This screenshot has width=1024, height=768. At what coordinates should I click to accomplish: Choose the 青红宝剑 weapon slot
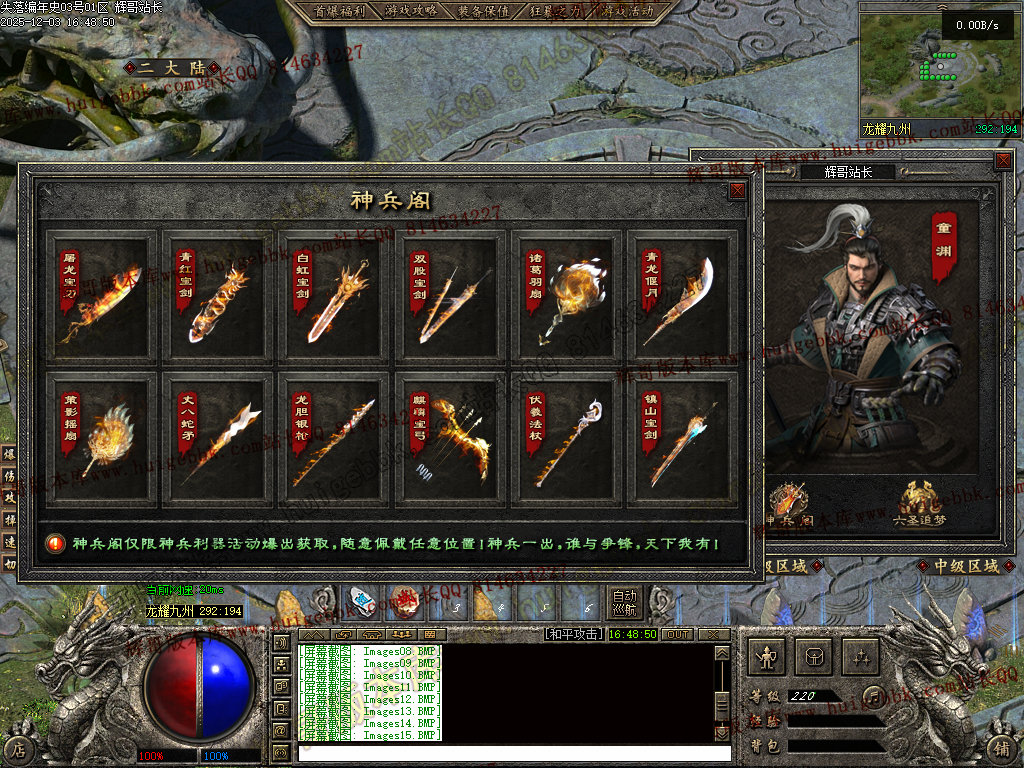click(218, 297)
